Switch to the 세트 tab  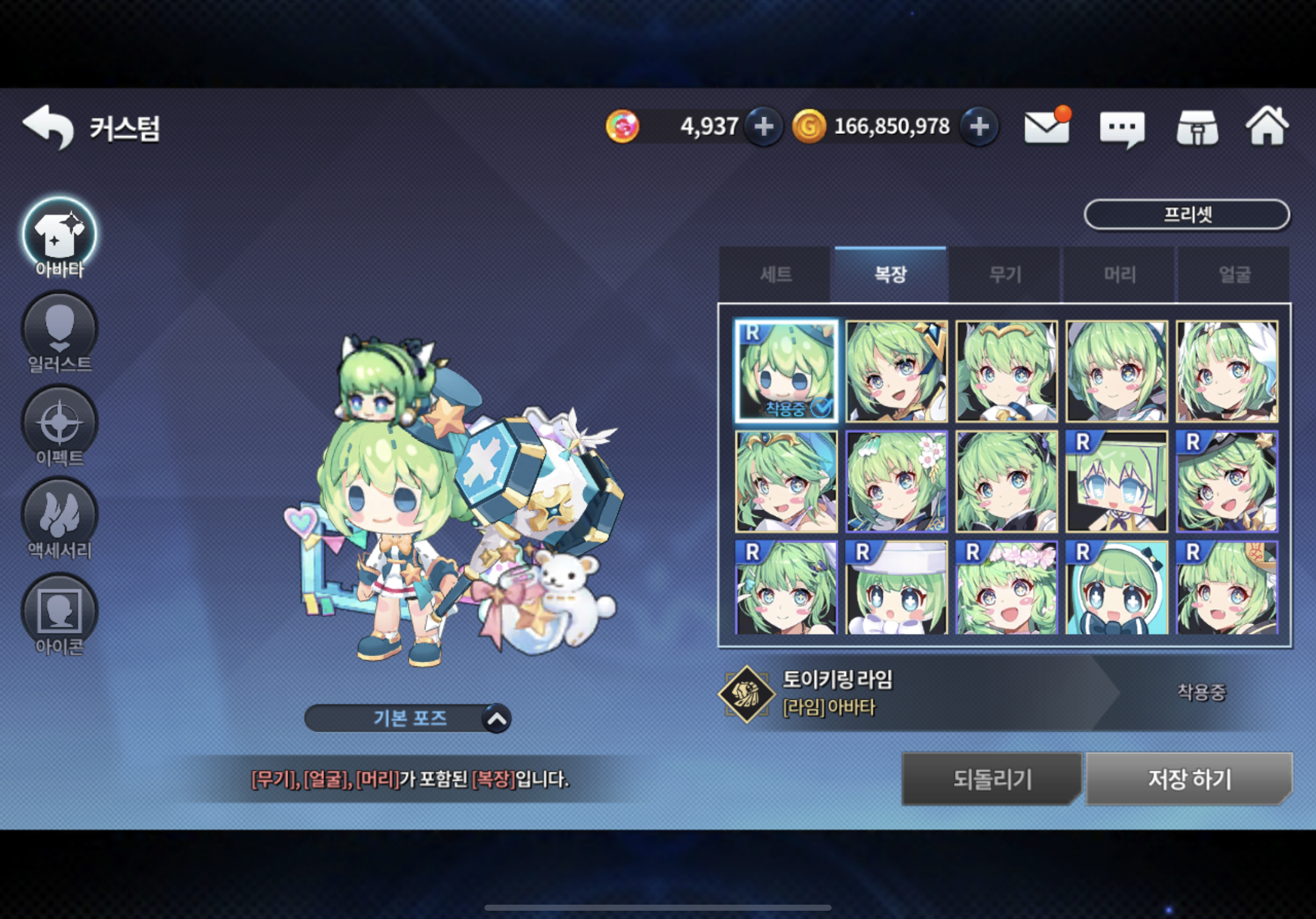coord(775,274)
